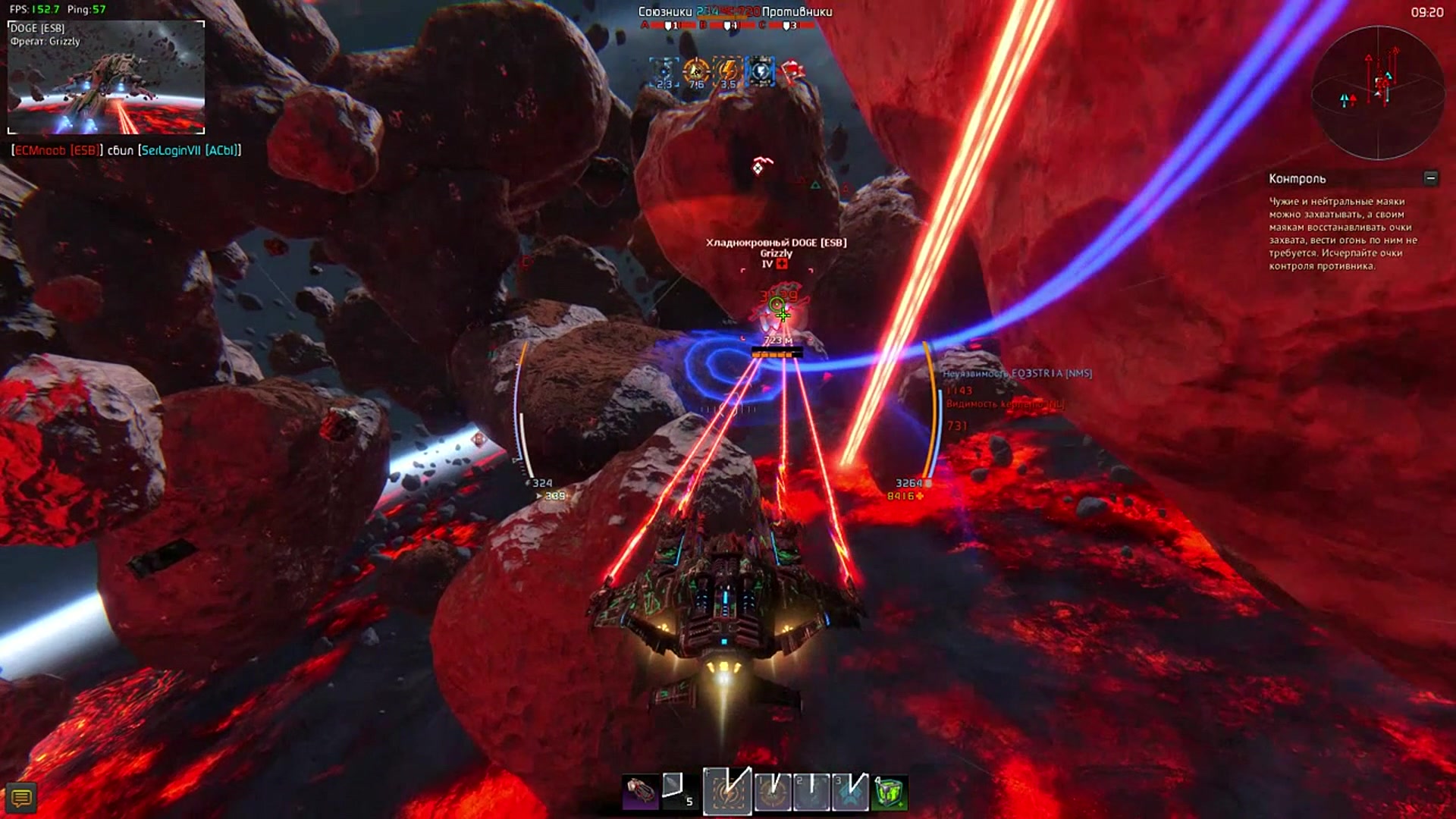
Task: Activate module 3 with blue chevrons
Action: point(849,792)
